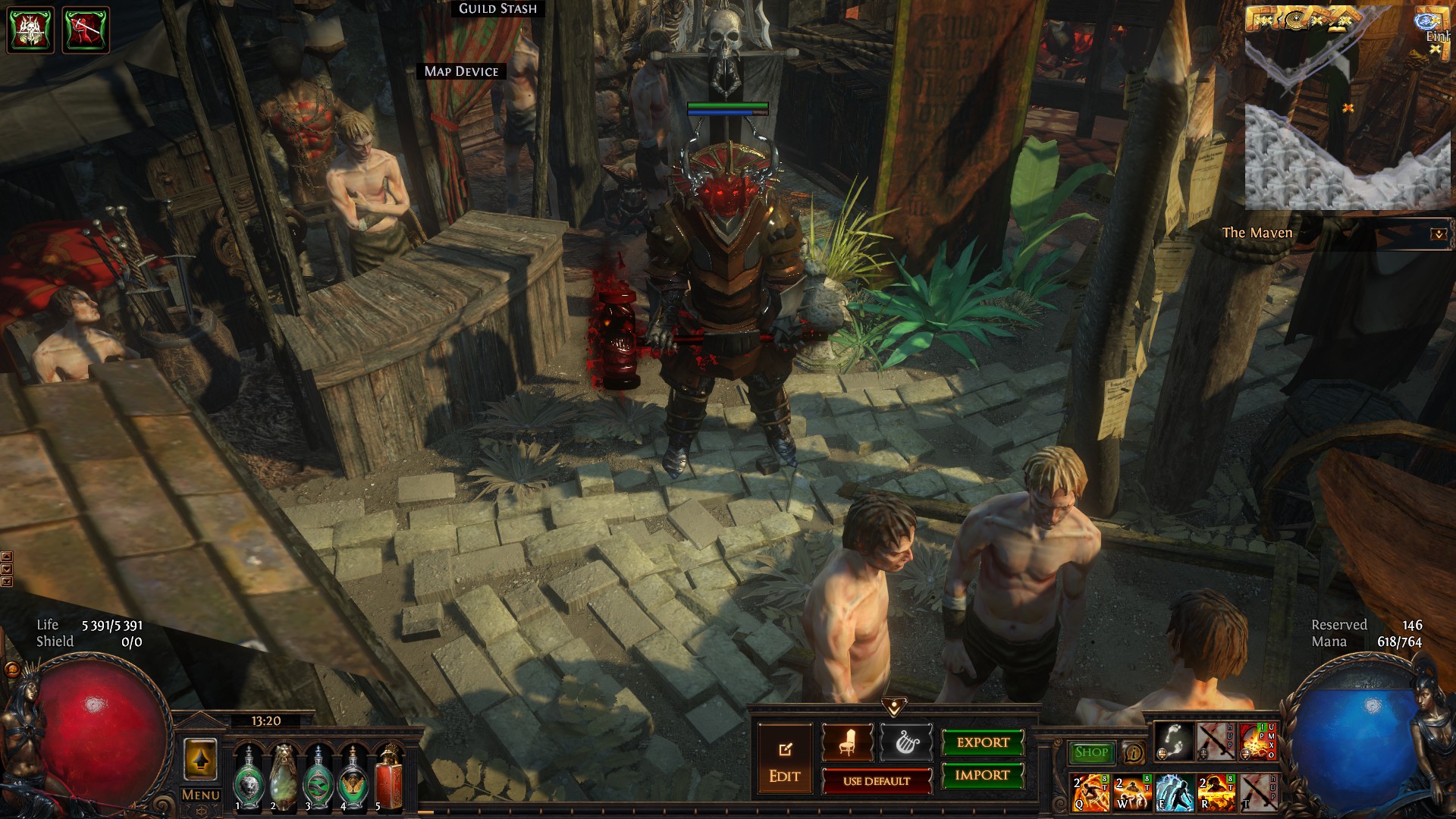This screenshot has width=1456, height=819.
Task: Collapse the hideout panel with the arrow
Action: point(894,708)
